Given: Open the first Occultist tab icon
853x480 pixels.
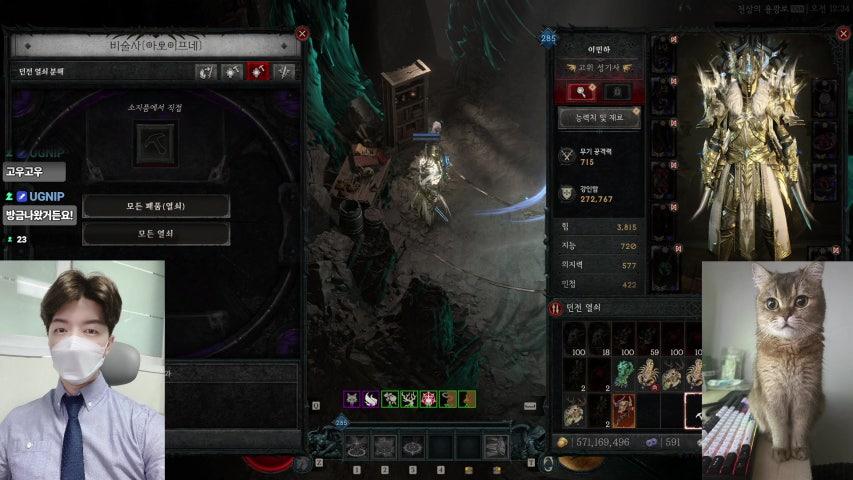Looking at the screenshot, I should click(206, 72).
